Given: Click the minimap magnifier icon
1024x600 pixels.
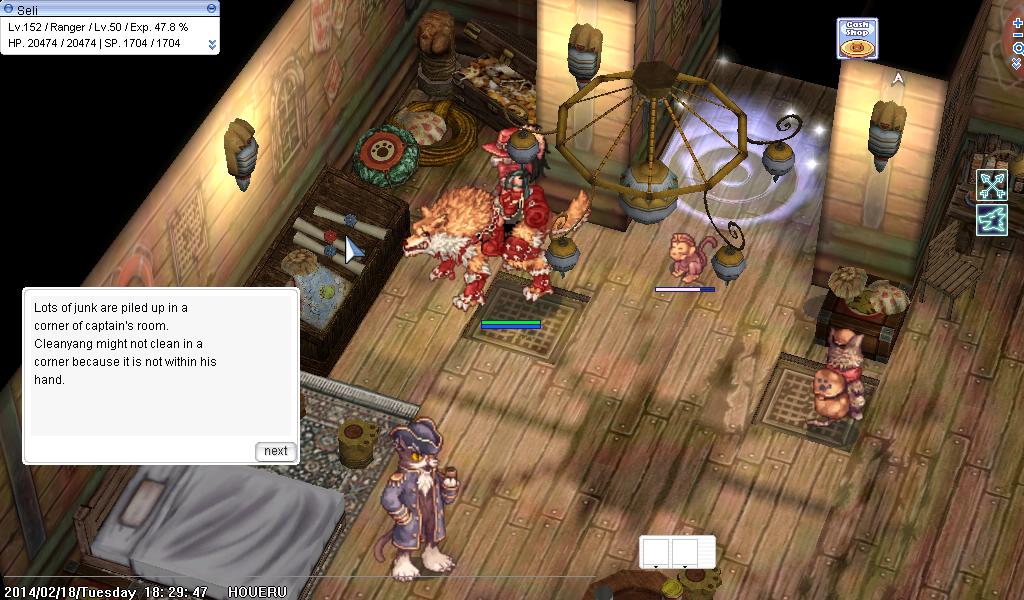Looking at the screenshot, I should pyautogui.click(x=1018, y=47).
